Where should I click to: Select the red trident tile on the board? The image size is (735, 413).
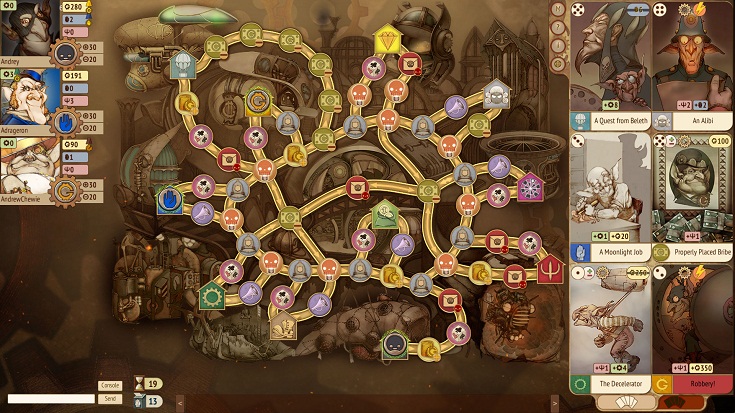[550, 271]
